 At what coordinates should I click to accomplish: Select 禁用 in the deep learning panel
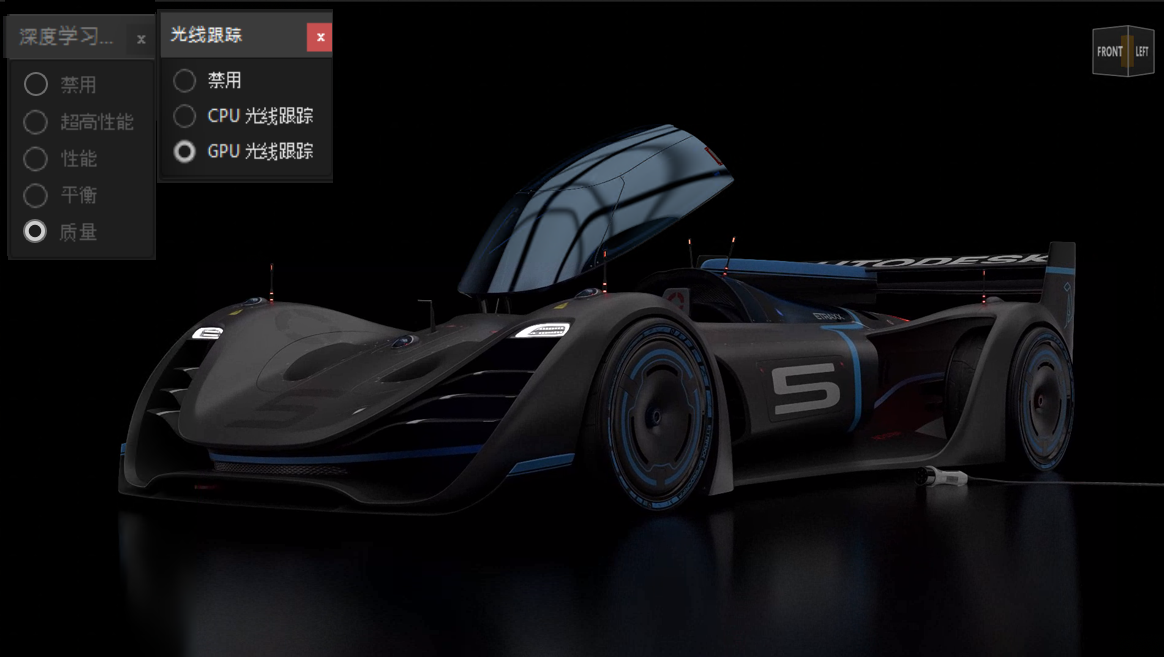coord(36,84)
